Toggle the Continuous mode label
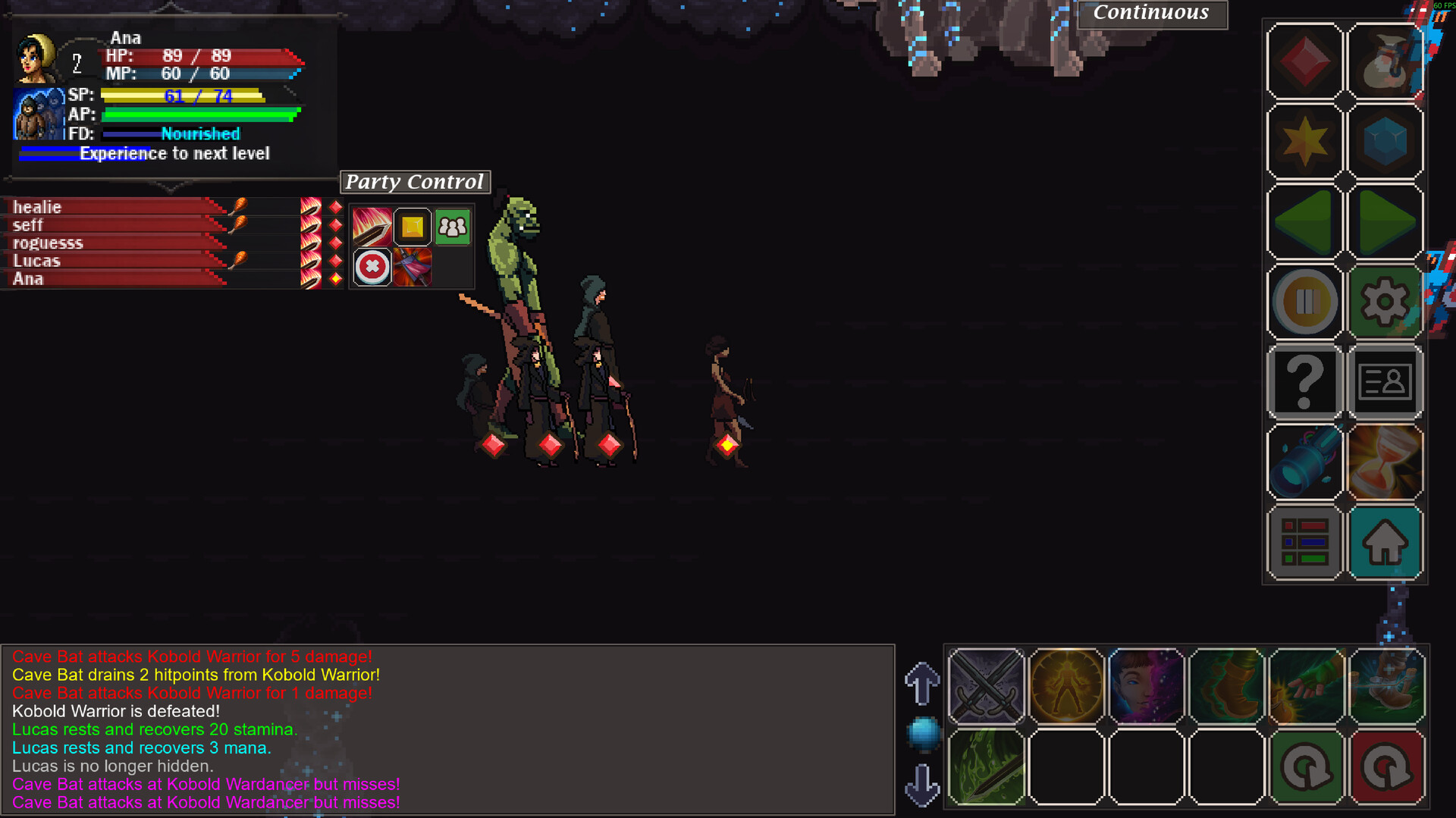 (1151, 13)
